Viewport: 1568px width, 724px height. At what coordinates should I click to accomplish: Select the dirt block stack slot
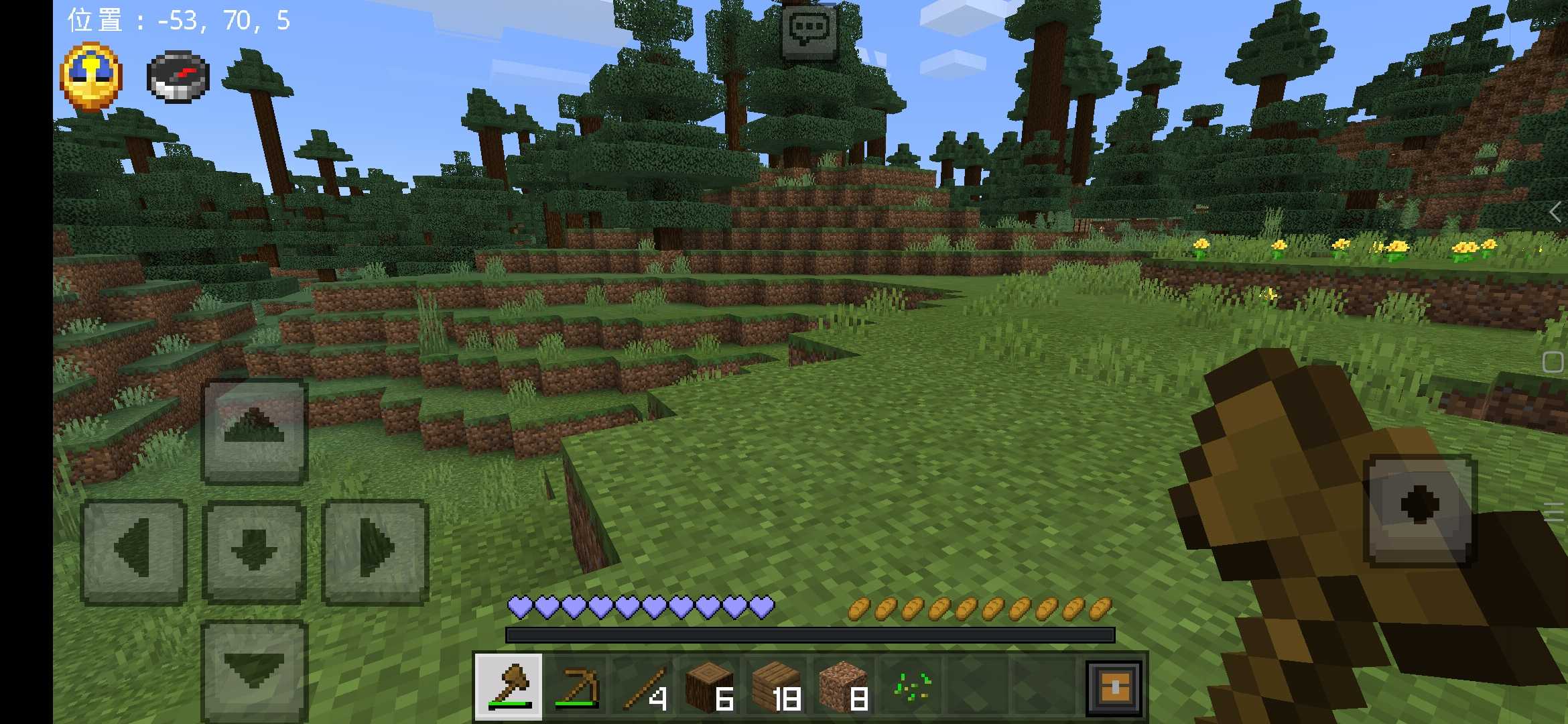click(844, 686)
